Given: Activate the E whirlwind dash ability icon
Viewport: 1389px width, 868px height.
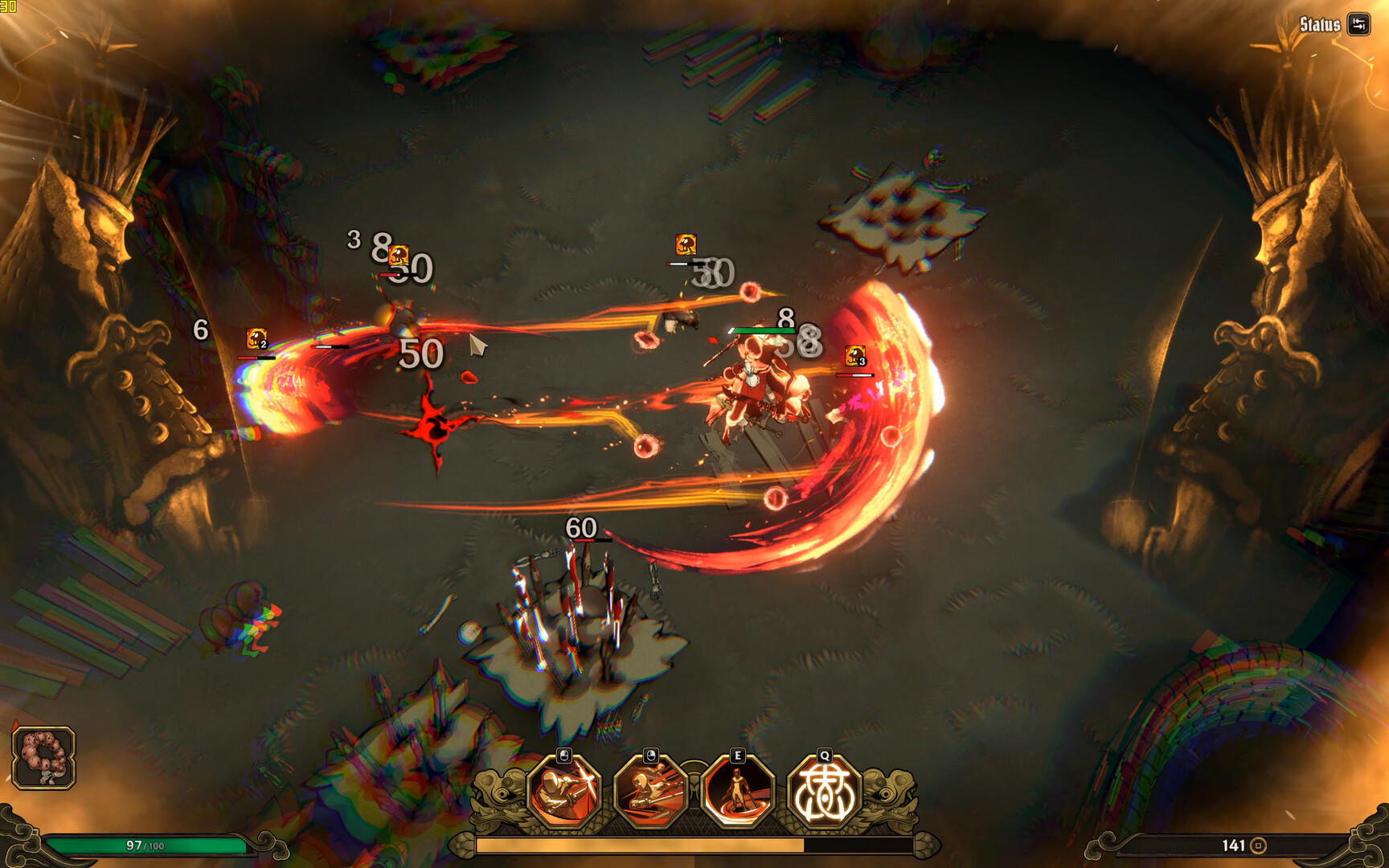Looking at the screenshot, I should [737, 792].
